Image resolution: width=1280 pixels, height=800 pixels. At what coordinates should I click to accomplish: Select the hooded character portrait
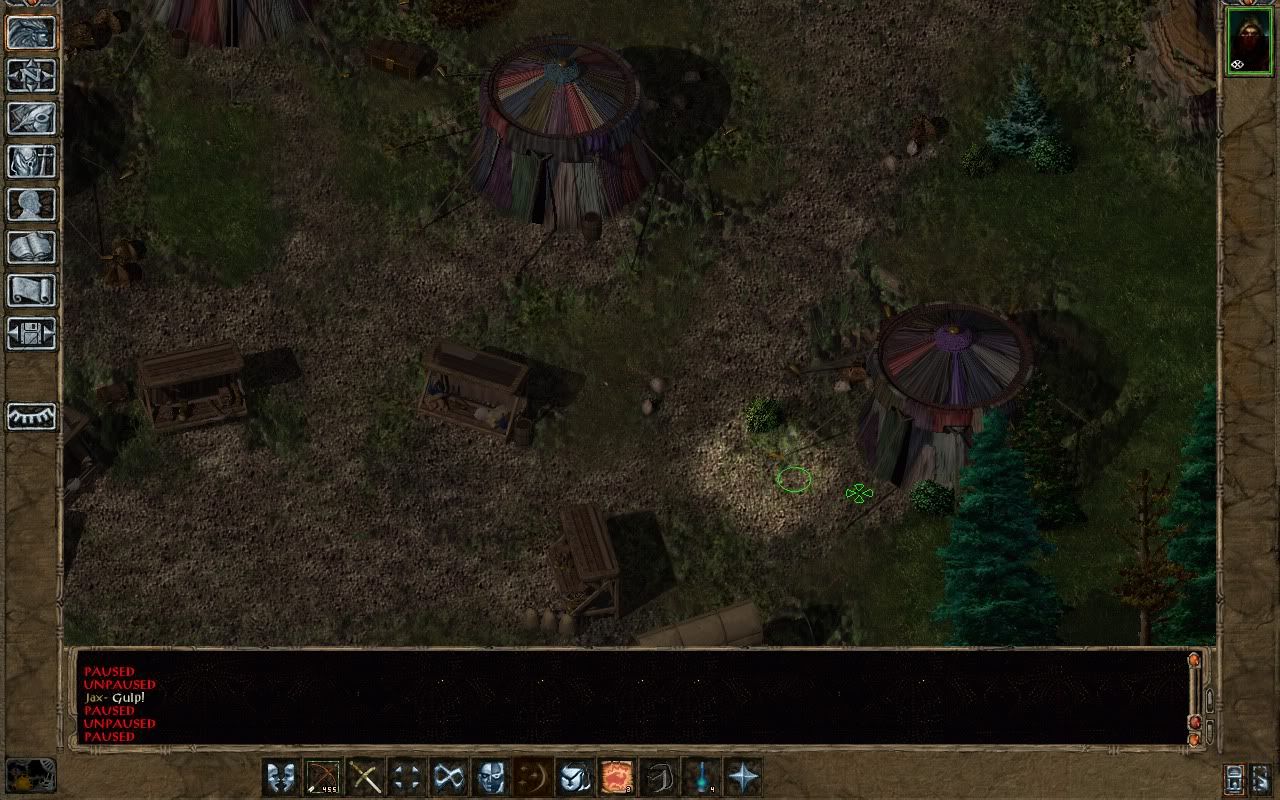tap(1249, 41)
